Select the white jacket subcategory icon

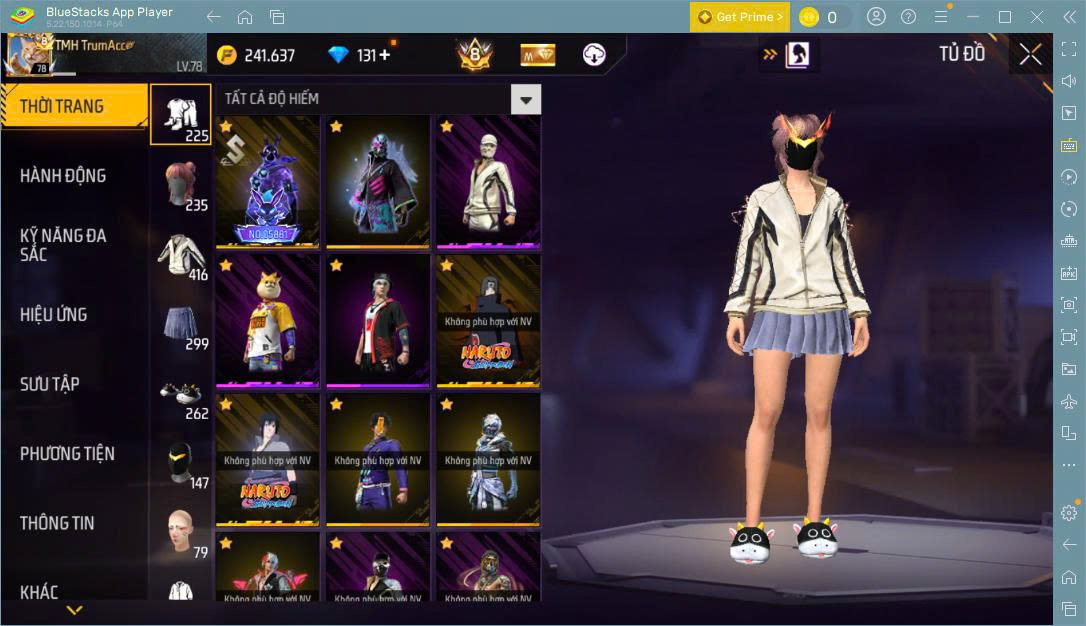(x=182, y=256)
